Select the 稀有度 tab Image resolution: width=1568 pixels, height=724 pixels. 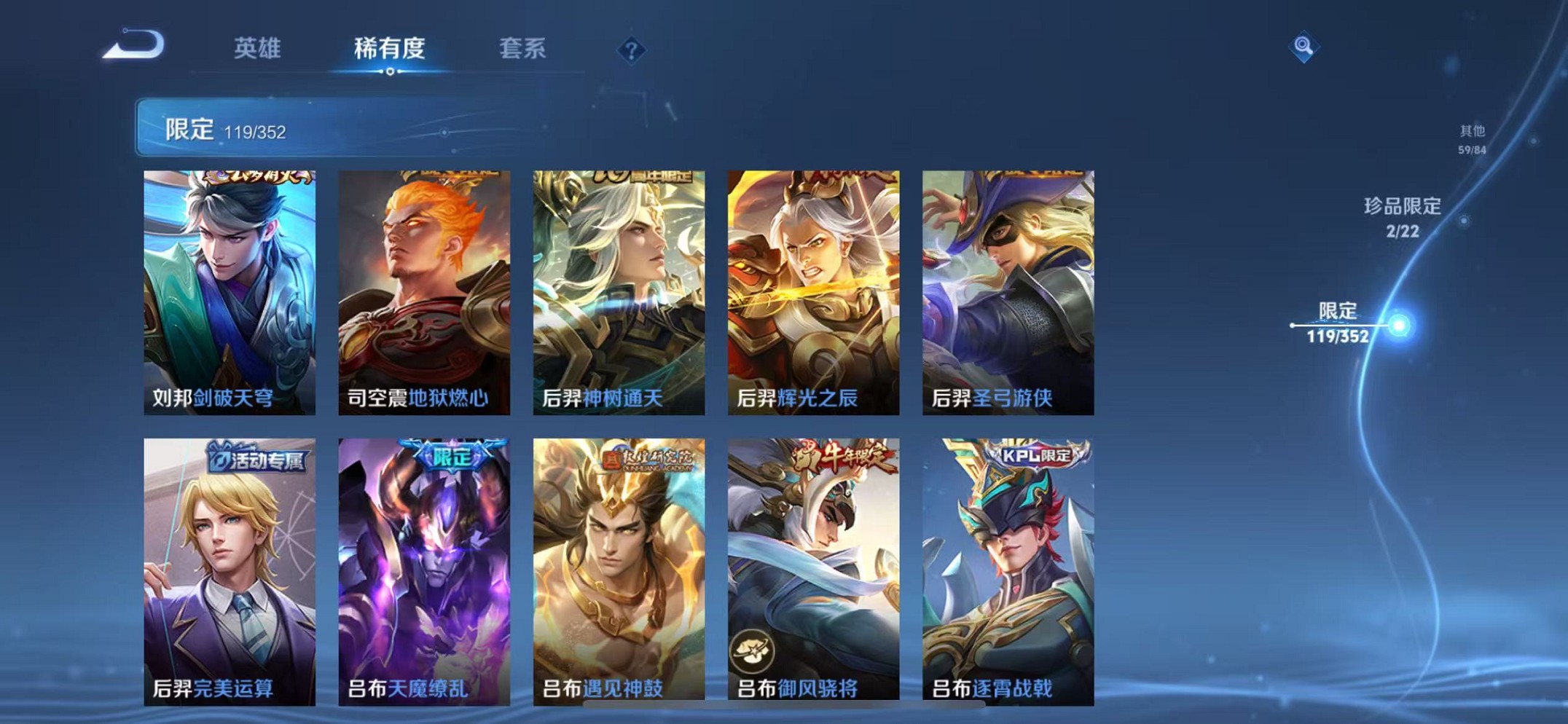390,49
